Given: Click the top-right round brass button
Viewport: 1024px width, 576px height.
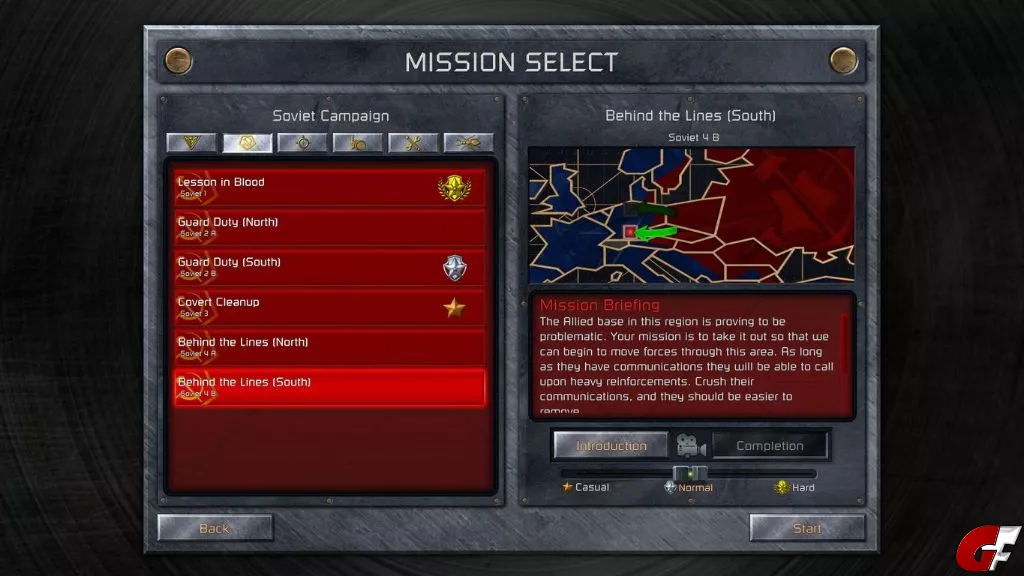Looking at the screenshot, I should [844, 61].
